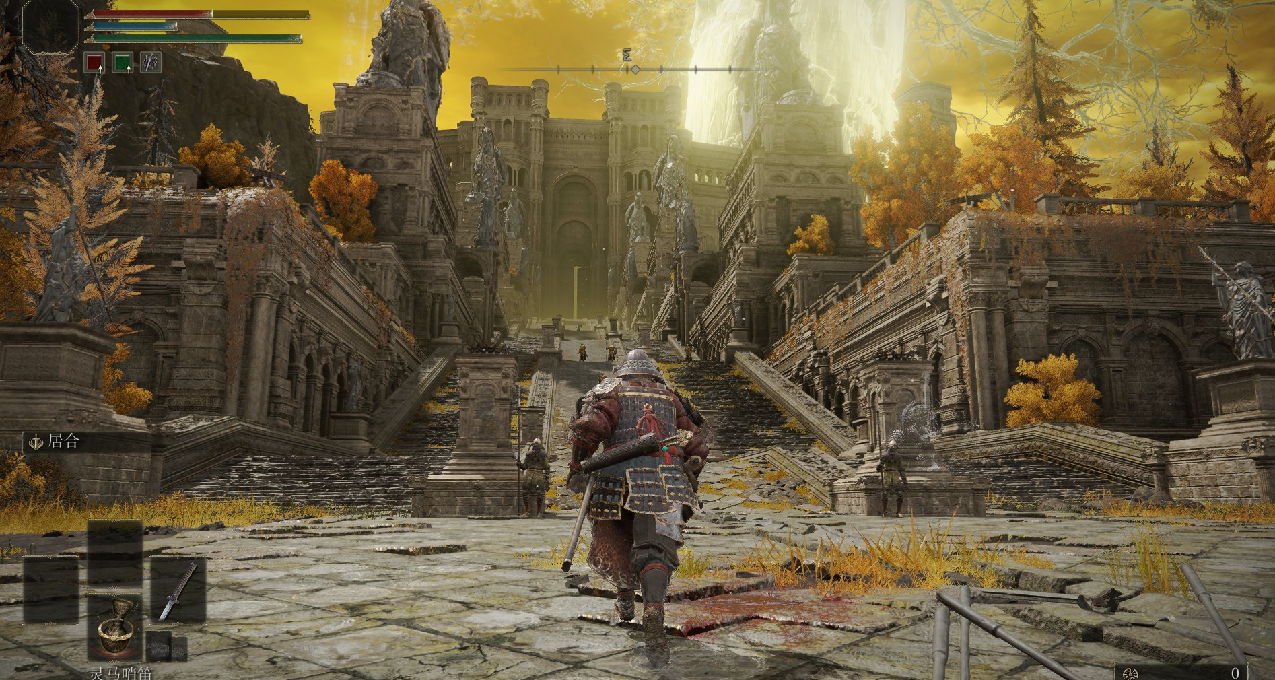
Task: Check the grey crossed-out status effect icon
Action: (151, 62)
